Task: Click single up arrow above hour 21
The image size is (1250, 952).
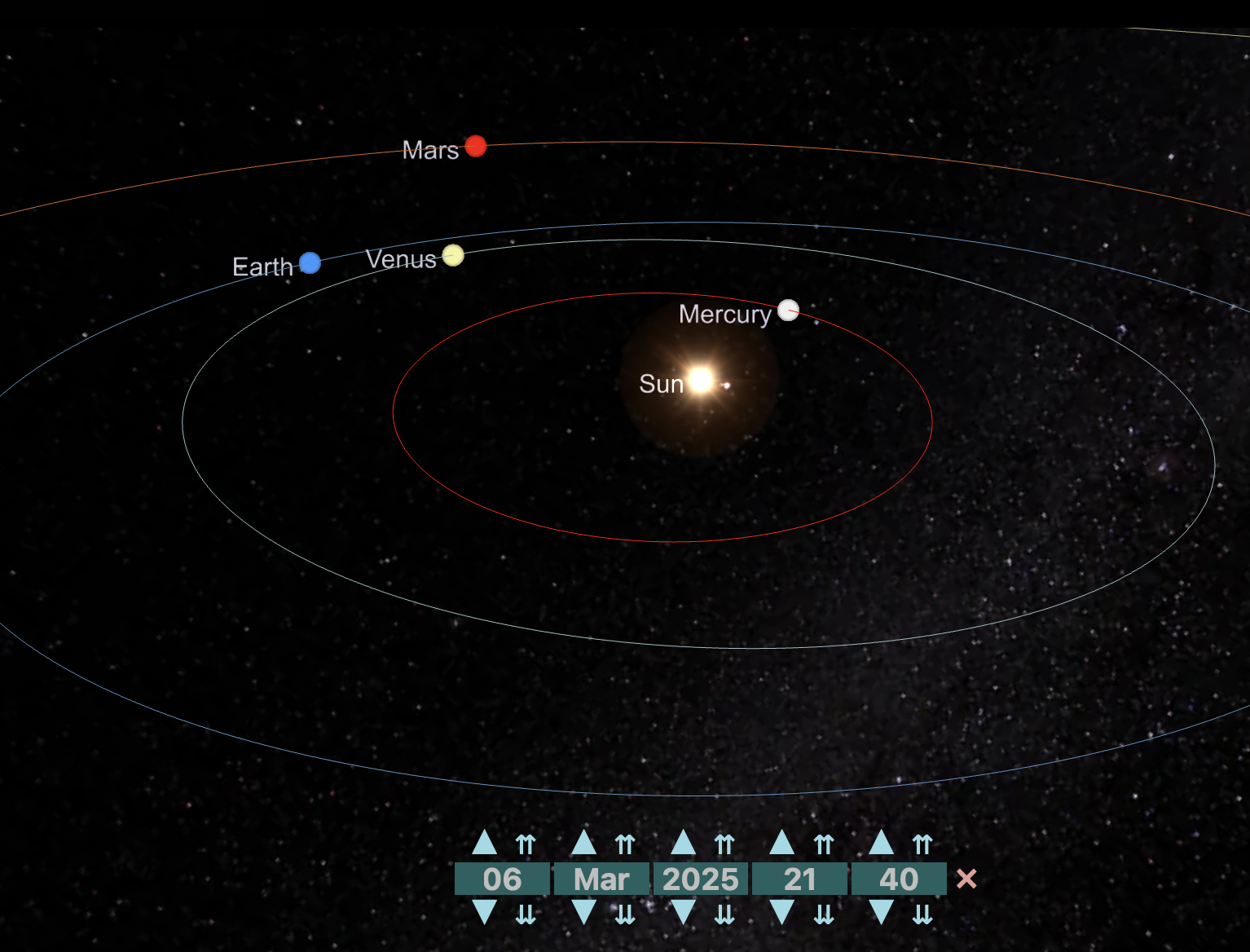Action: 782,843
